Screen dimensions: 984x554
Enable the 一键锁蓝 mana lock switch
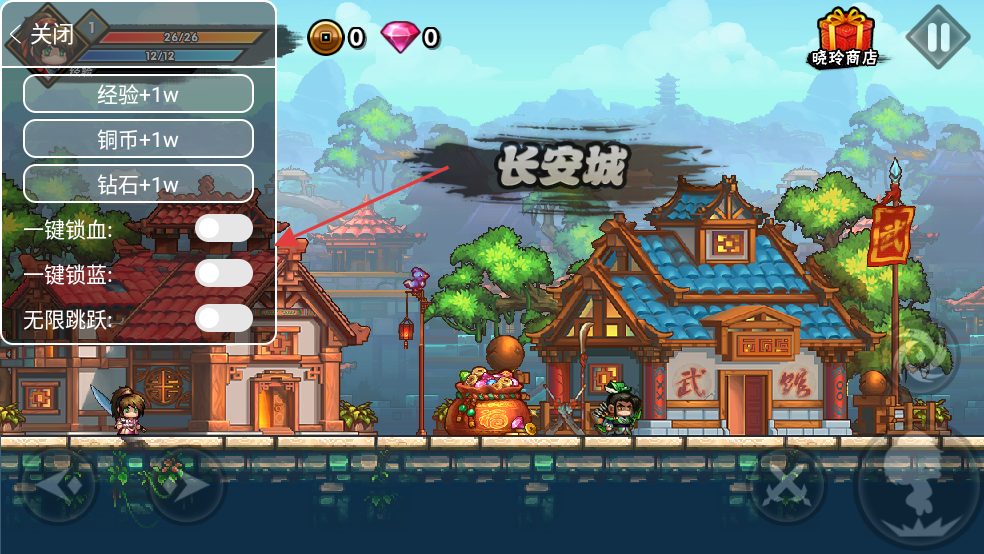pyautogui.click(x=223, y=273)
